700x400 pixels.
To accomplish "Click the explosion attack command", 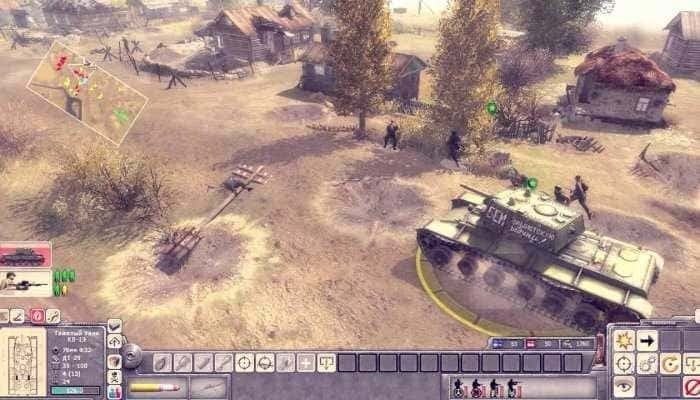I will click(624, 341).
